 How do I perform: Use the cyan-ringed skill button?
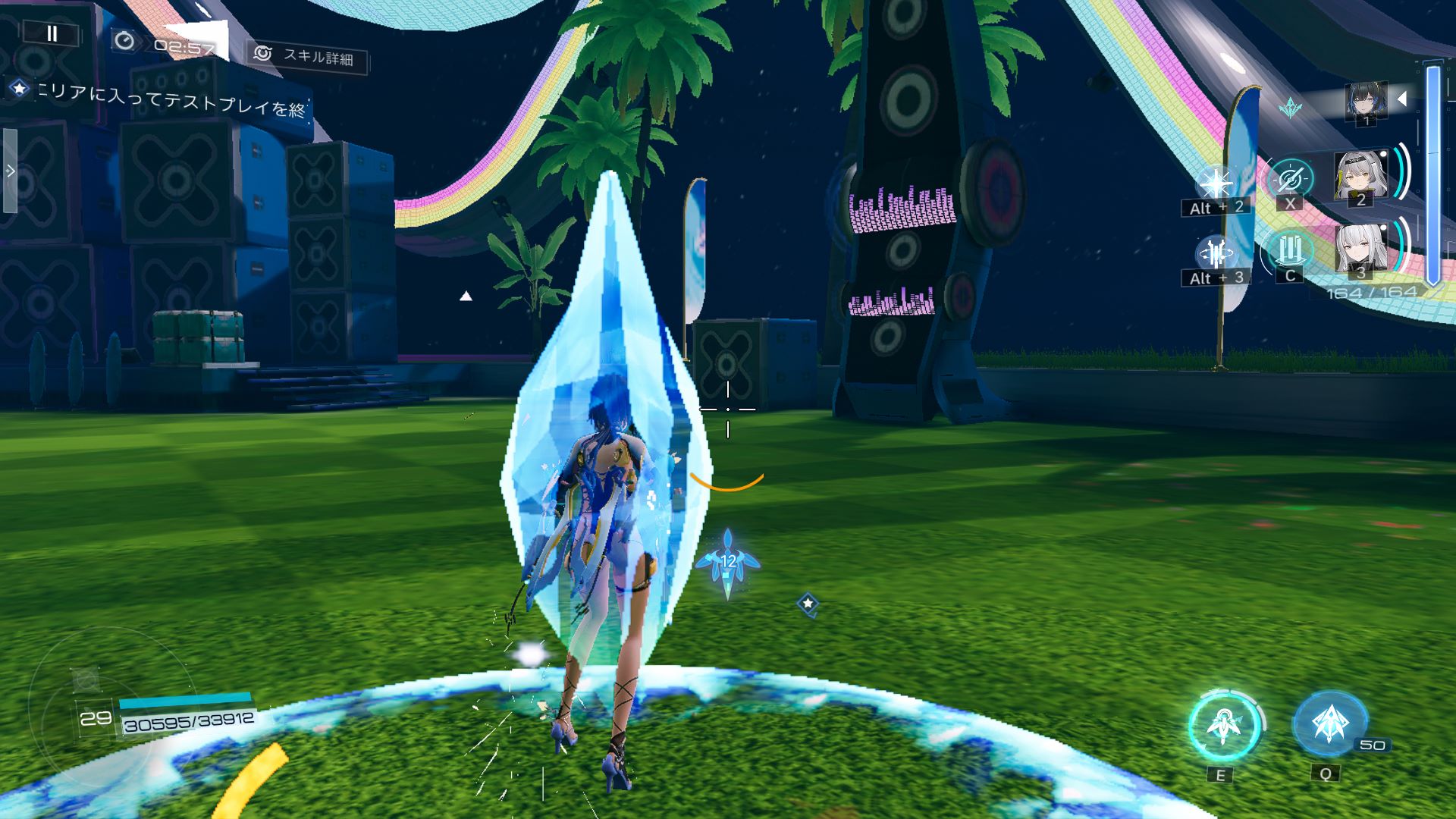[x=1223, y=726]
